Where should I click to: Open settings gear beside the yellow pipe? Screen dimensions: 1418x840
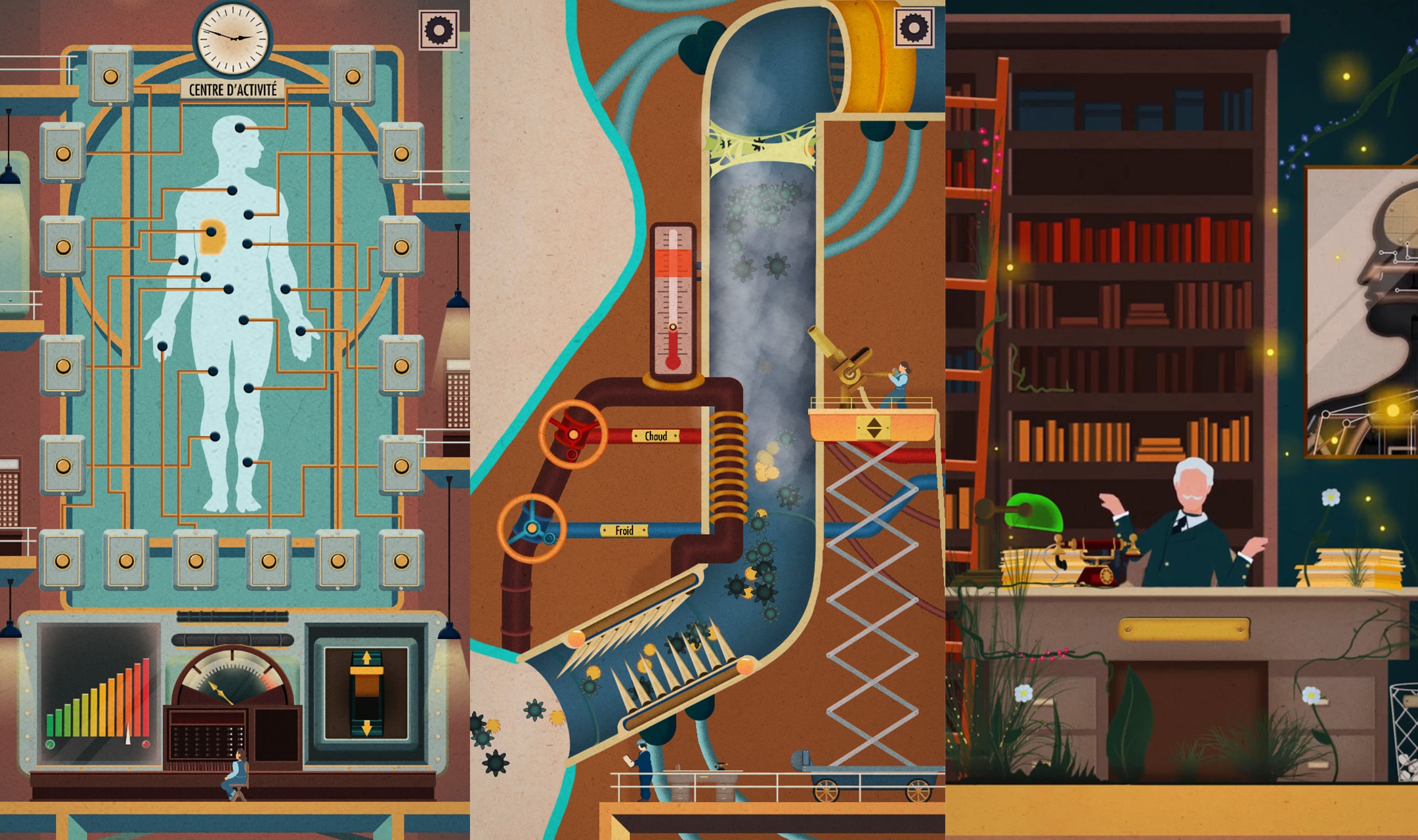pos(914,28)
